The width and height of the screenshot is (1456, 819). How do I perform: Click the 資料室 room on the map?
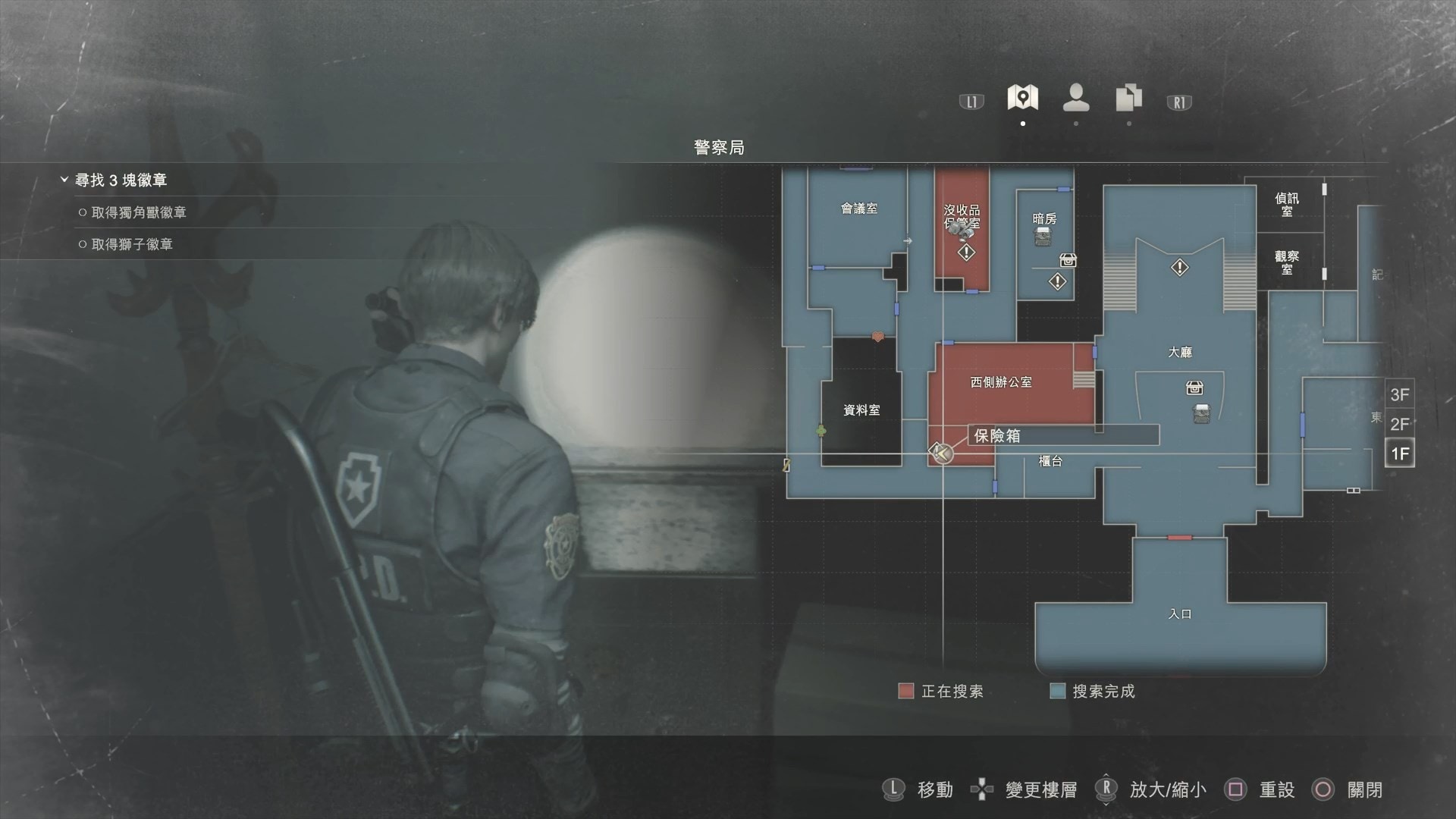tap(861, 410)
